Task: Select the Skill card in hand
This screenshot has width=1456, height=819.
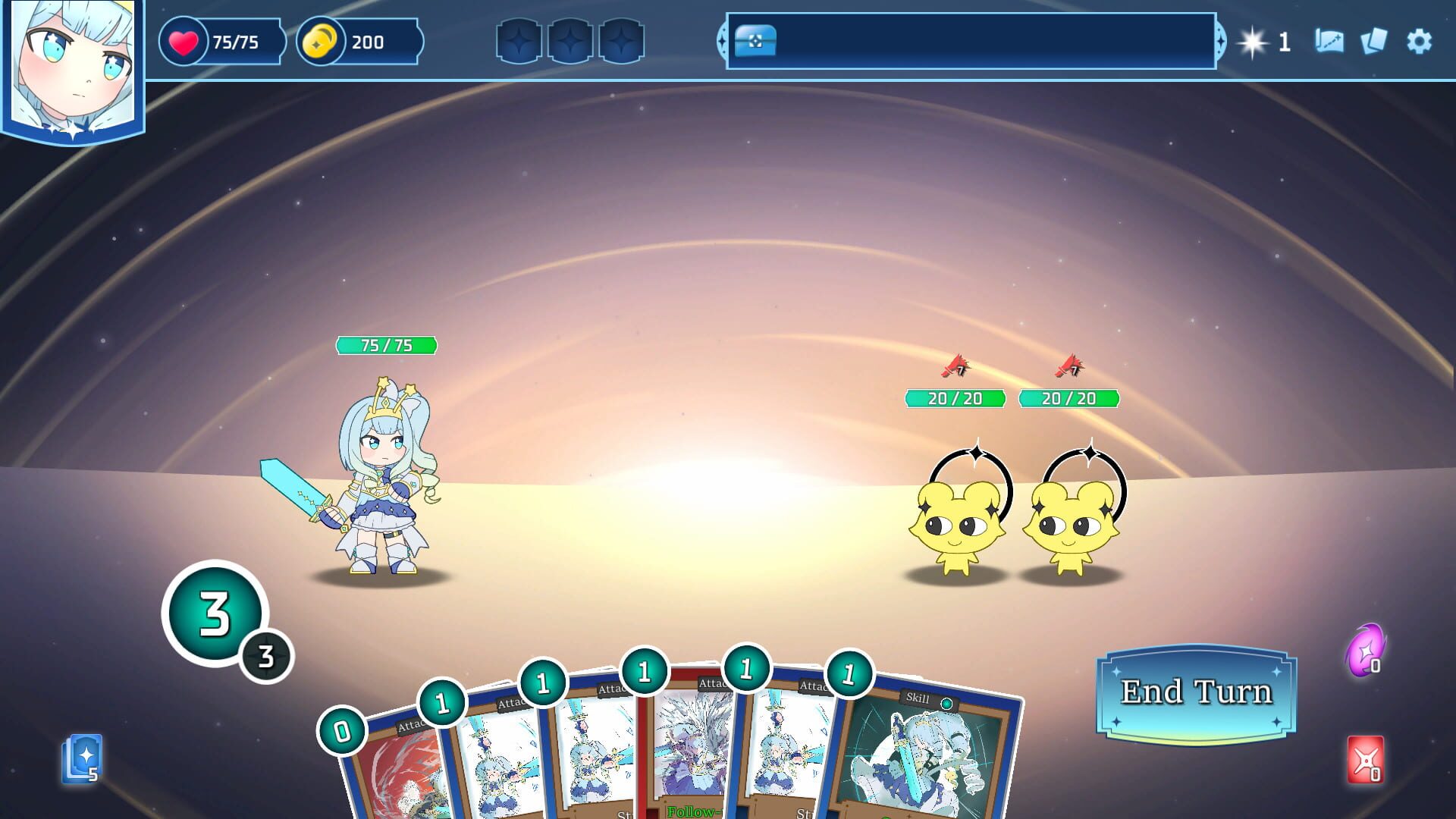Action: pos(925,751)
